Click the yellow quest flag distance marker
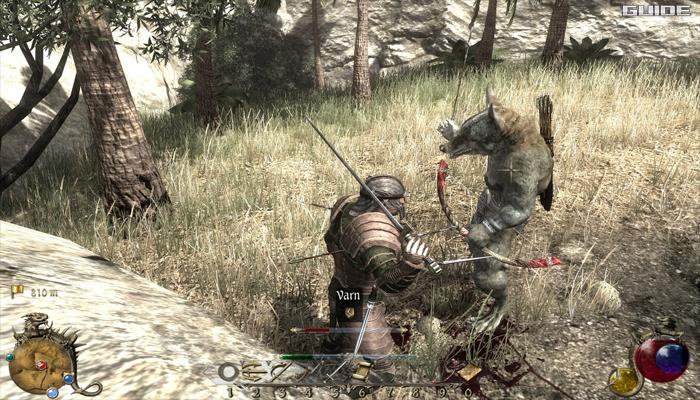 pos(17,292)
